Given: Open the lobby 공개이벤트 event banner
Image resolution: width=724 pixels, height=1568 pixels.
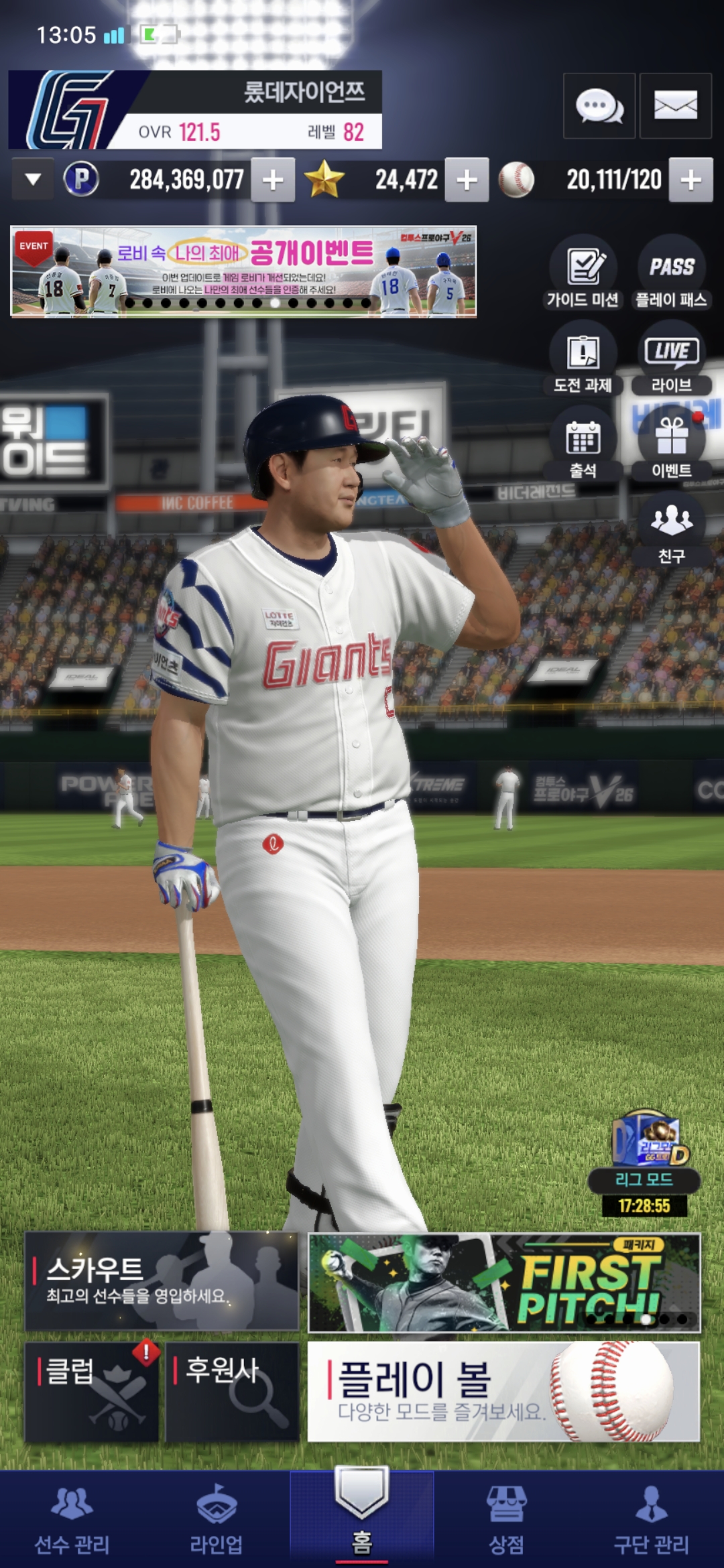Looking at the screenshot, I should 243,271.
